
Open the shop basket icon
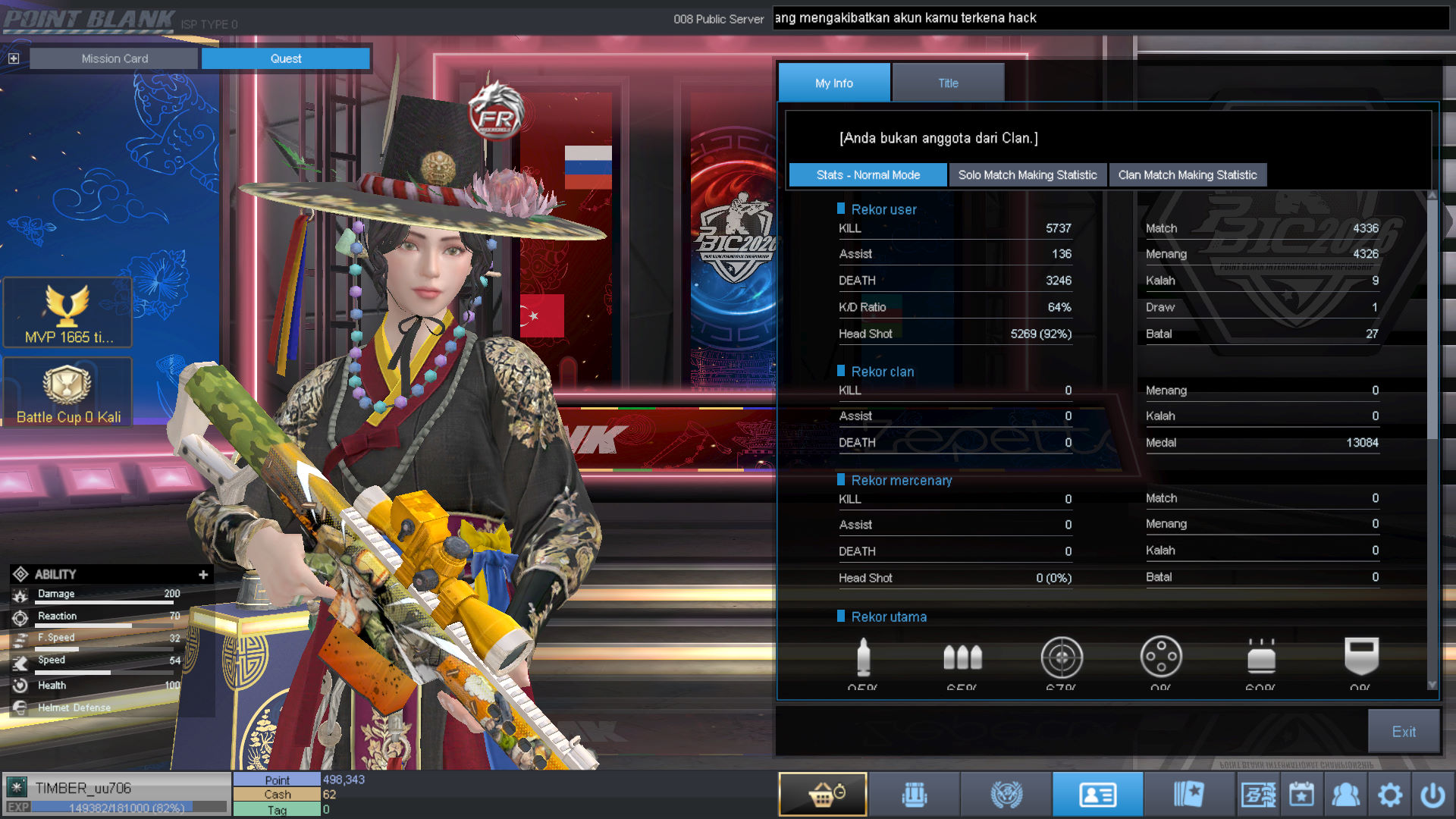(823, 794)
